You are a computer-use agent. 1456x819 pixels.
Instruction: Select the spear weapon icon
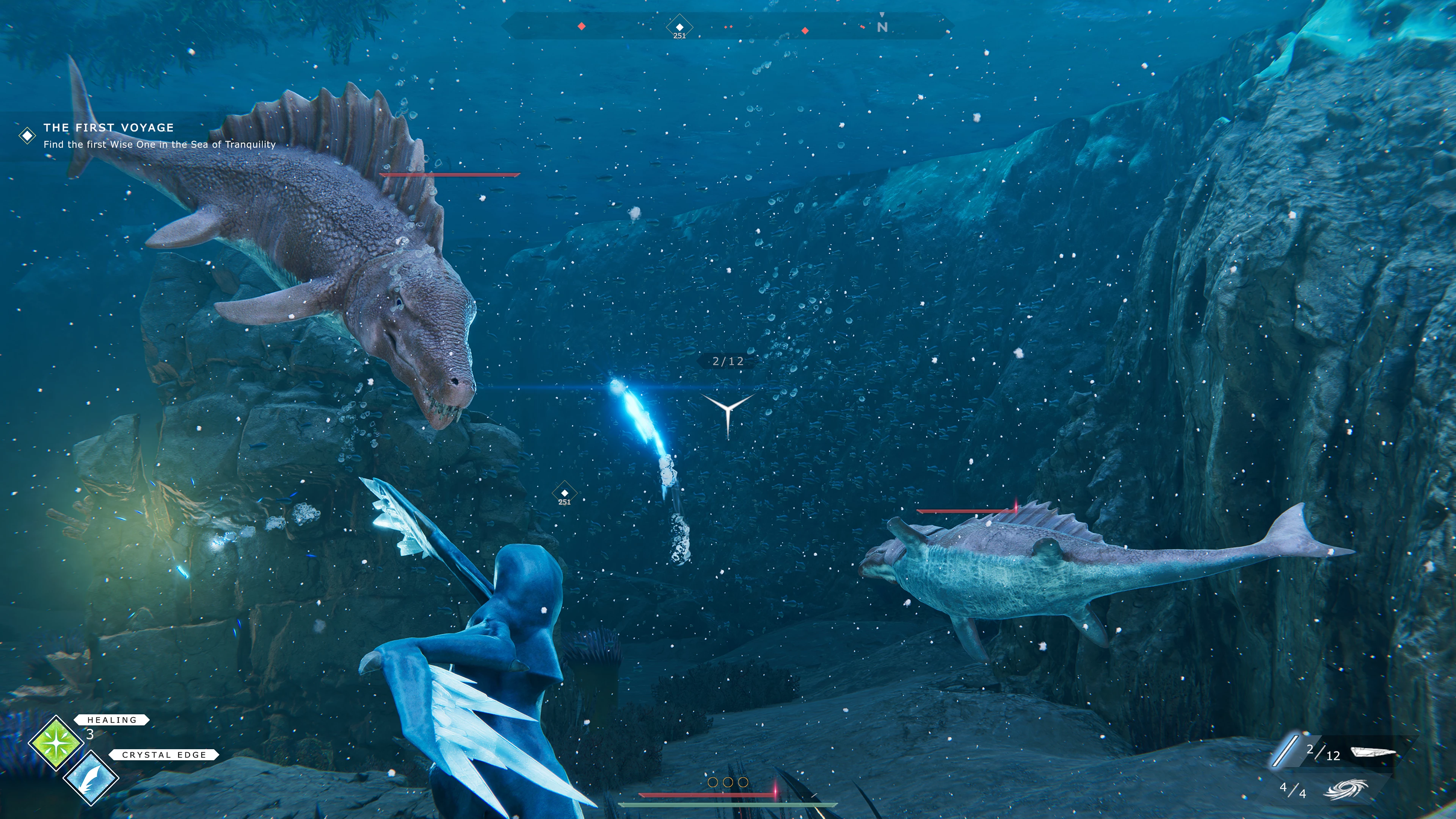[1372, 752]
